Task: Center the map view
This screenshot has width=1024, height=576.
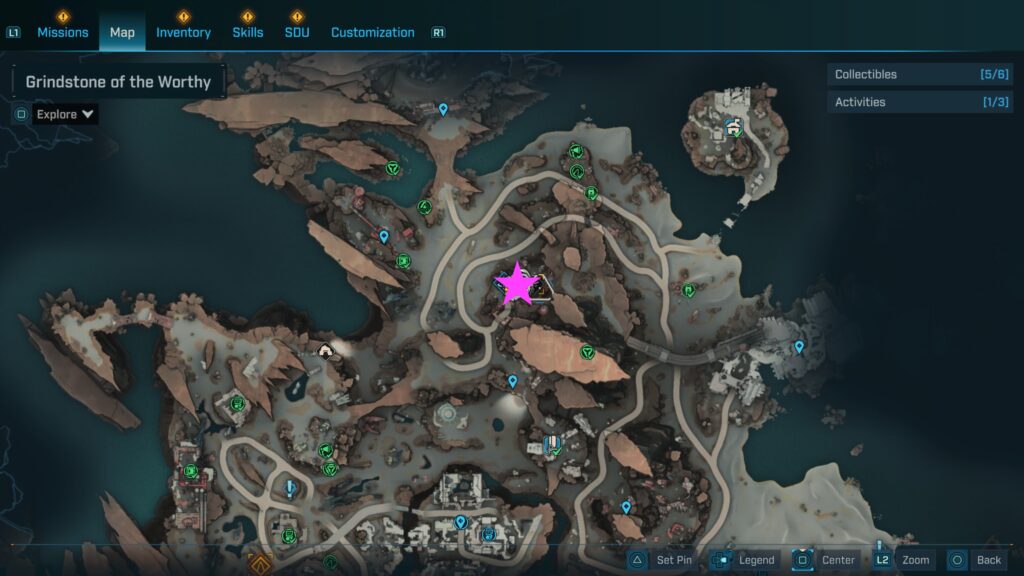Action: (x=826, y=560)
